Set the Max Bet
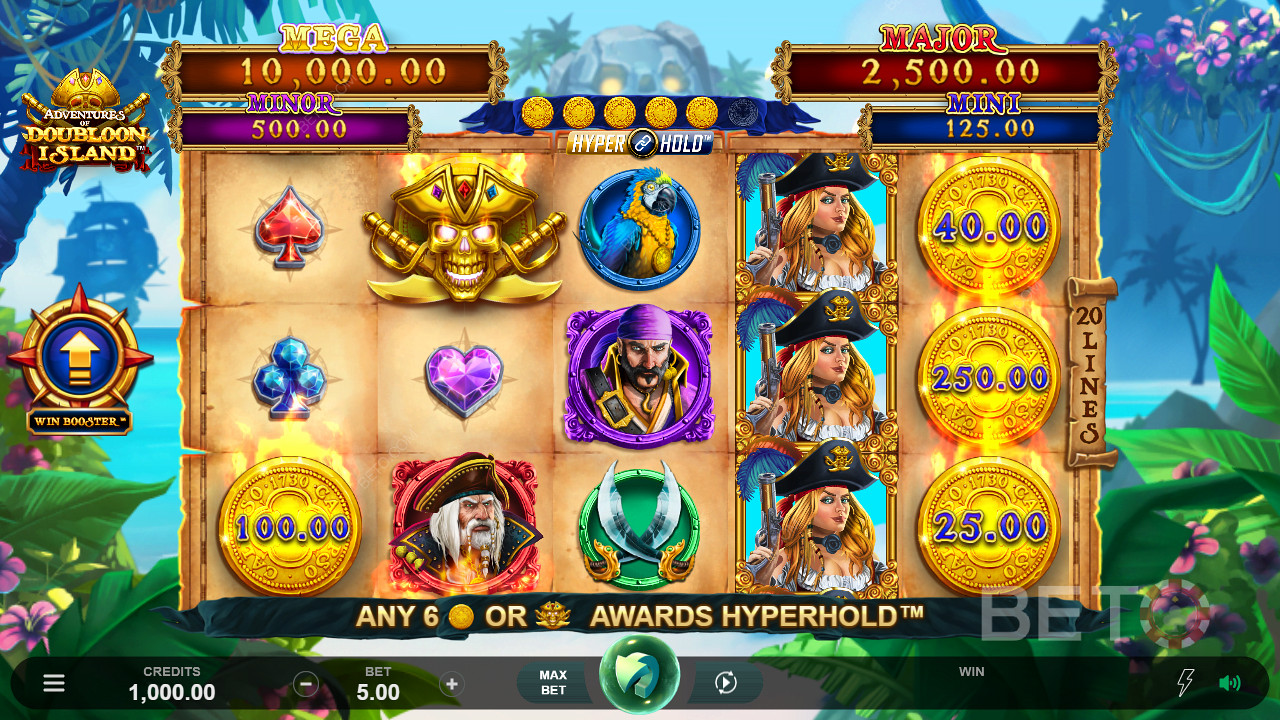Image resolution: width=1280 pixels, height=720 pixels. point(553,683)
